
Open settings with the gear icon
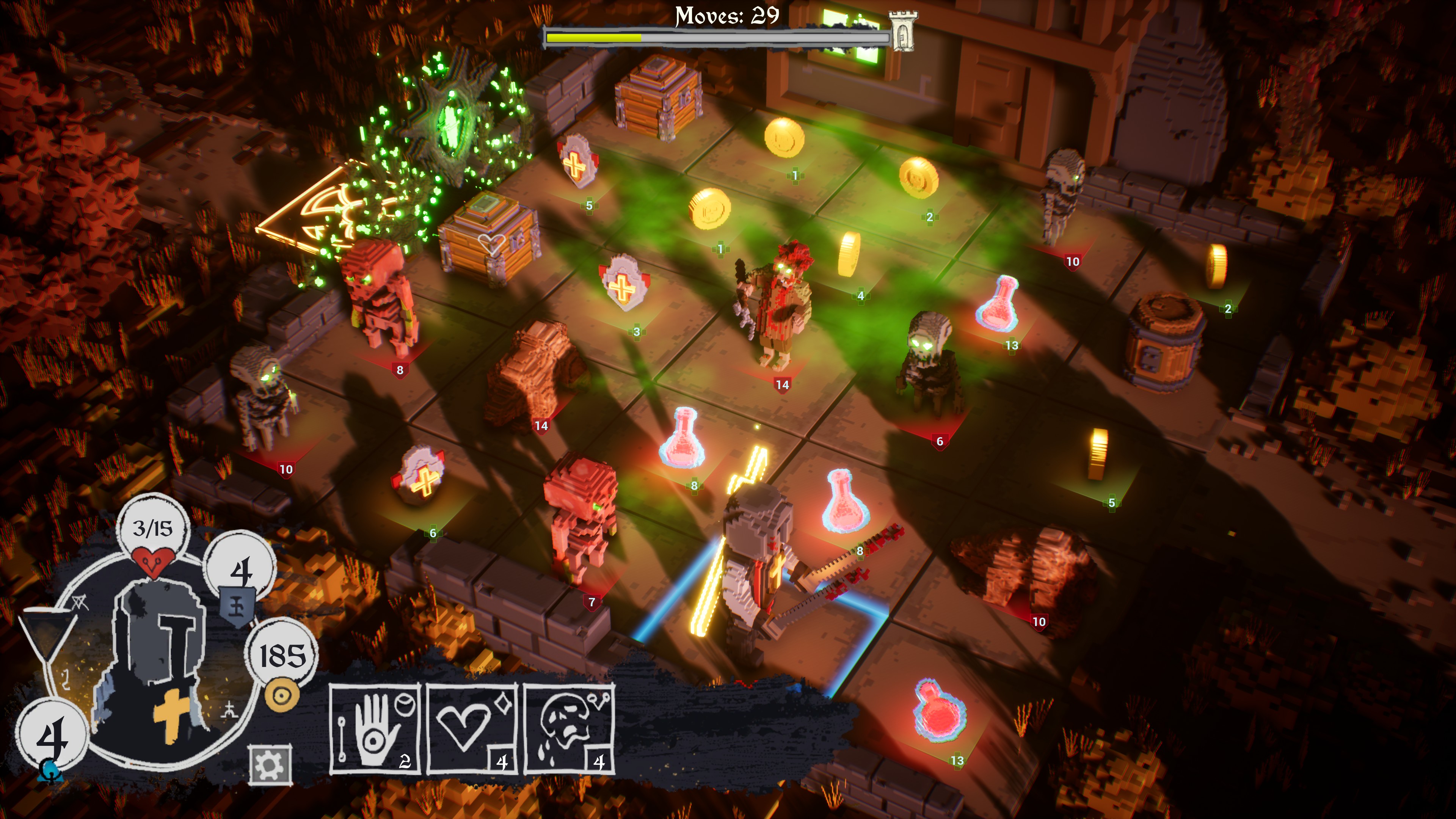tap(270, 765)
